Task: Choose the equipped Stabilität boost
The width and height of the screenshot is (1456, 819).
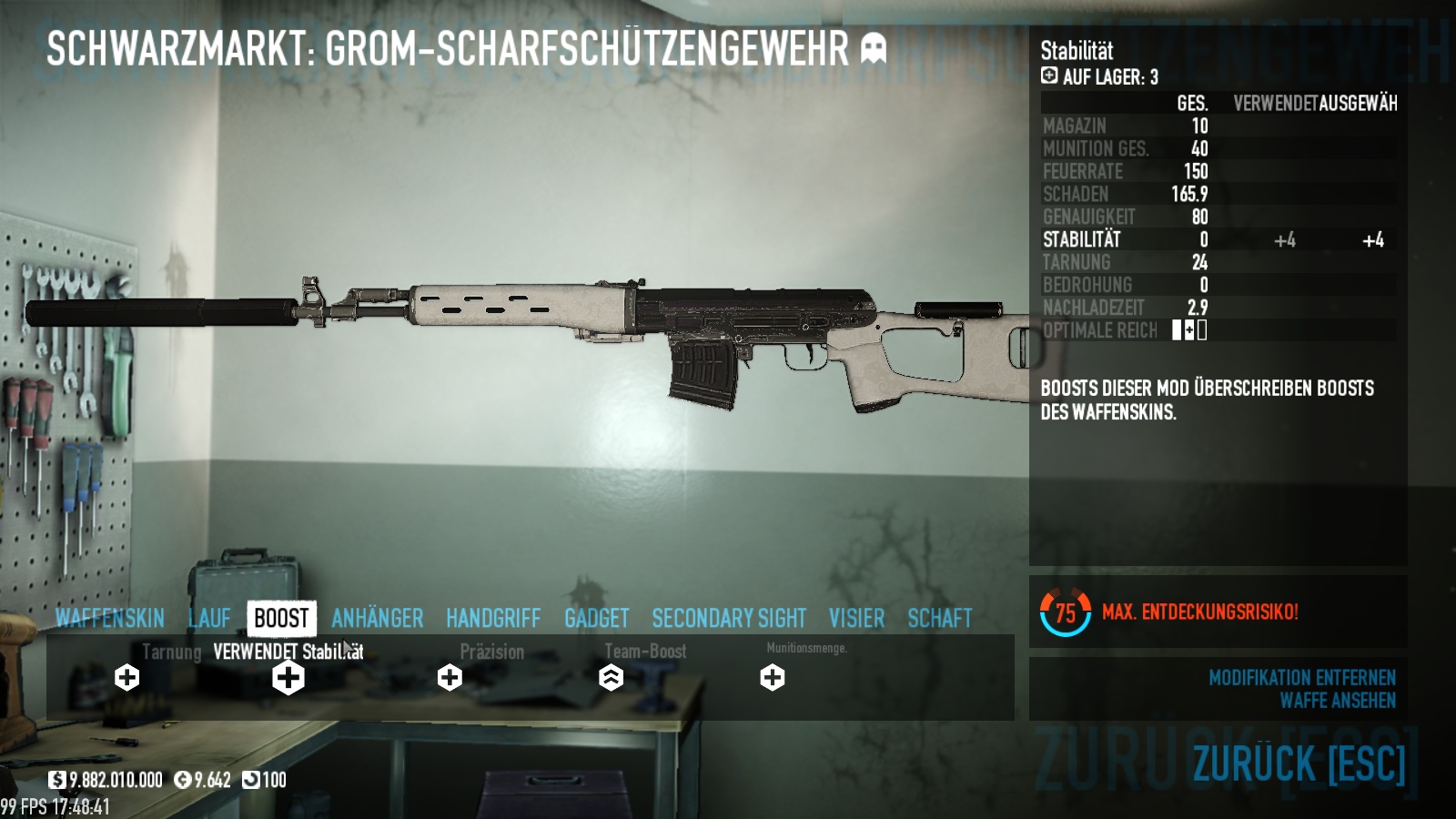Action: [x=288, y=677]
